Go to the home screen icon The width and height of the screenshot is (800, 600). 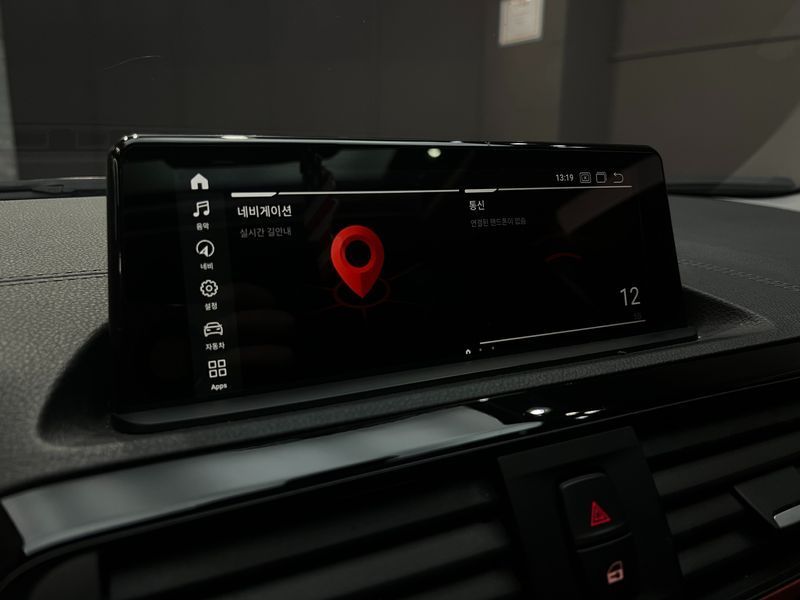[199, 181]
